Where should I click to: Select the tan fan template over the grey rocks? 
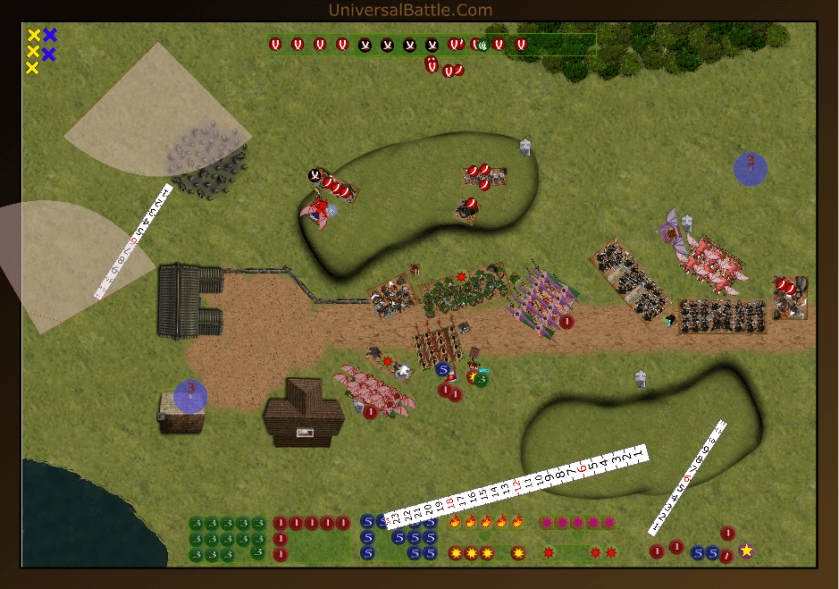(150, 110)
